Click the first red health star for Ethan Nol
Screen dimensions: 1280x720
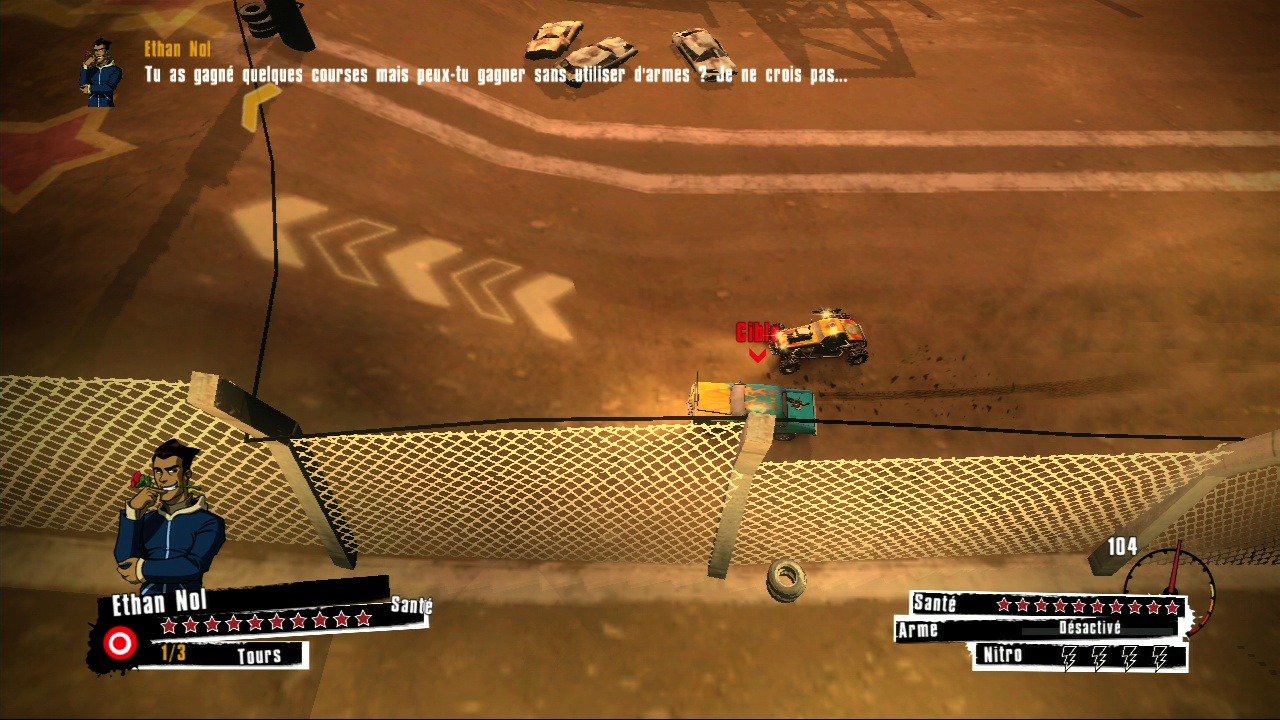[x=168, y=625]
